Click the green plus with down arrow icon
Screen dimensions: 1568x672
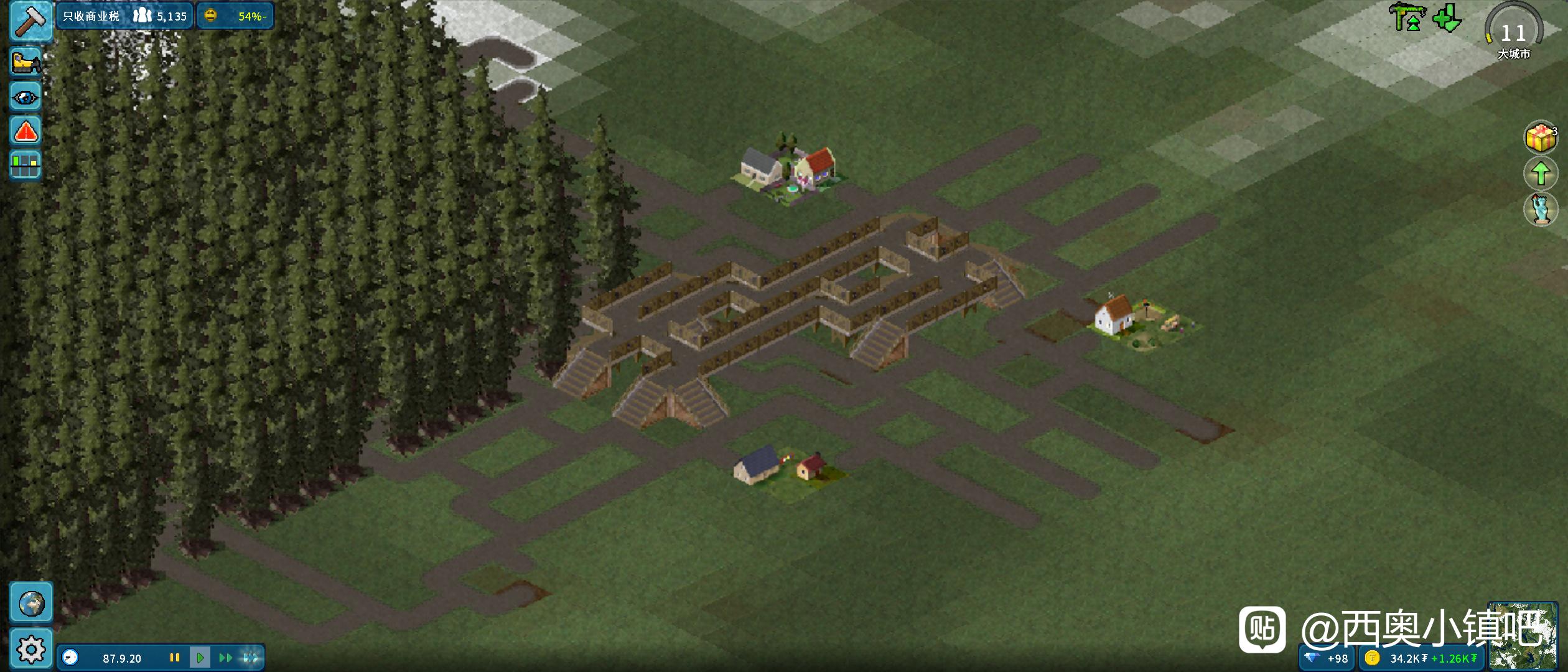pos(1447,19)
